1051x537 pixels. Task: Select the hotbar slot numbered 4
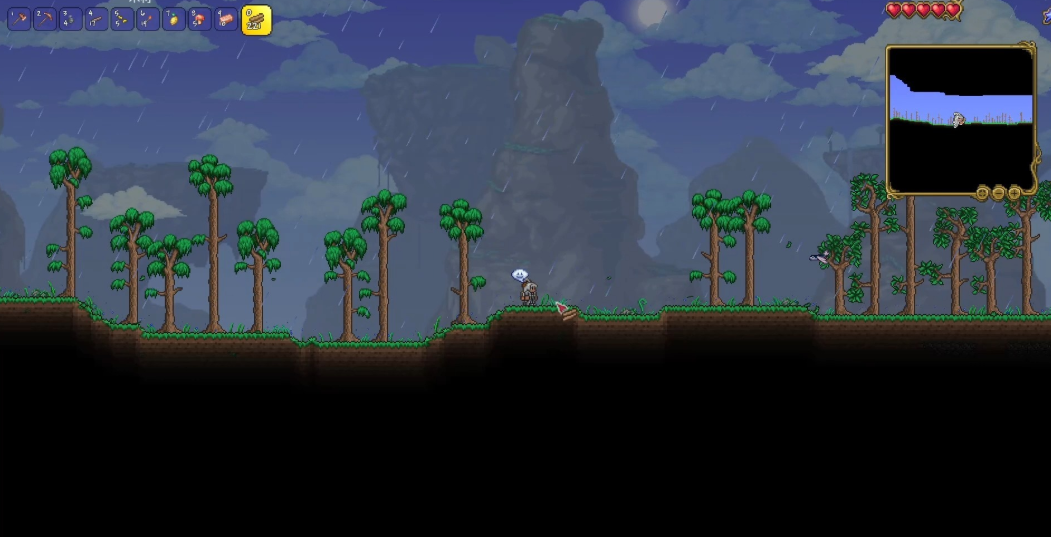97,19
